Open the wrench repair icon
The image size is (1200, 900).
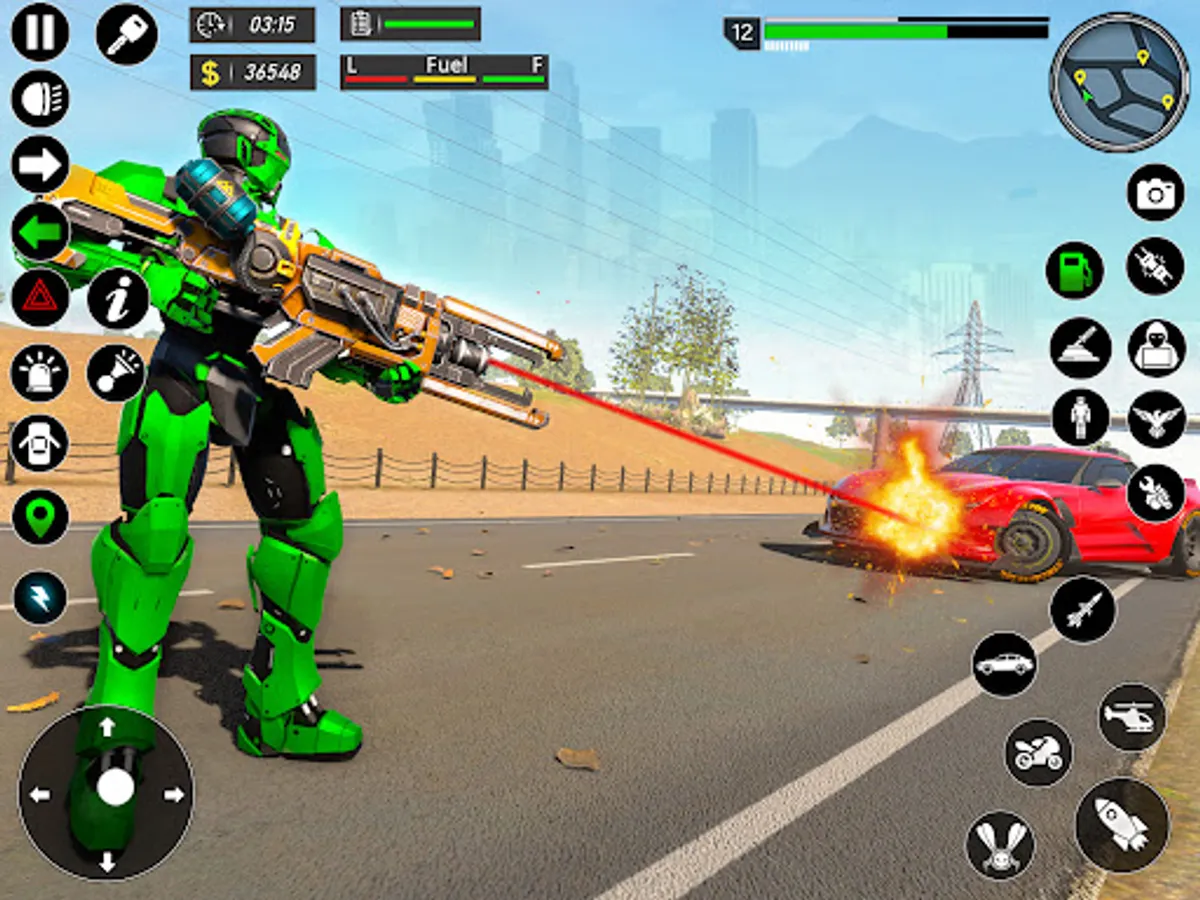point(1156,493)
